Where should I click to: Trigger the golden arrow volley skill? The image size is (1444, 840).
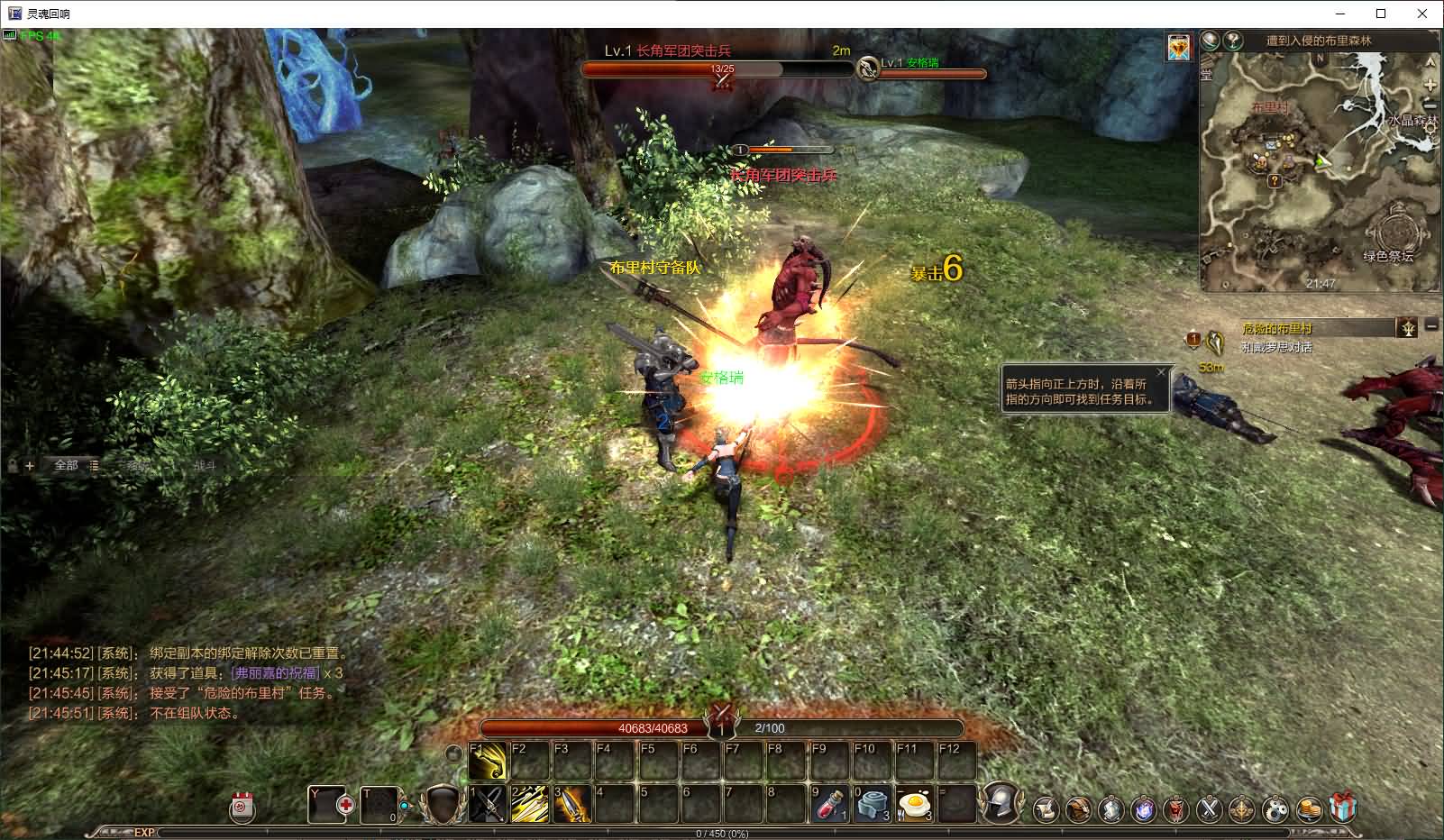click(x=530, y=804)
